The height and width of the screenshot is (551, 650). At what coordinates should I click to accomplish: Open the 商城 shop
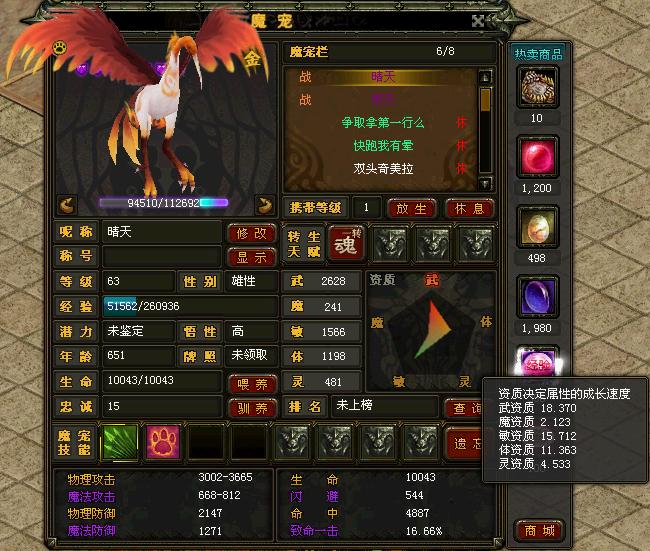pyautogui.click(x=538, y=529)
